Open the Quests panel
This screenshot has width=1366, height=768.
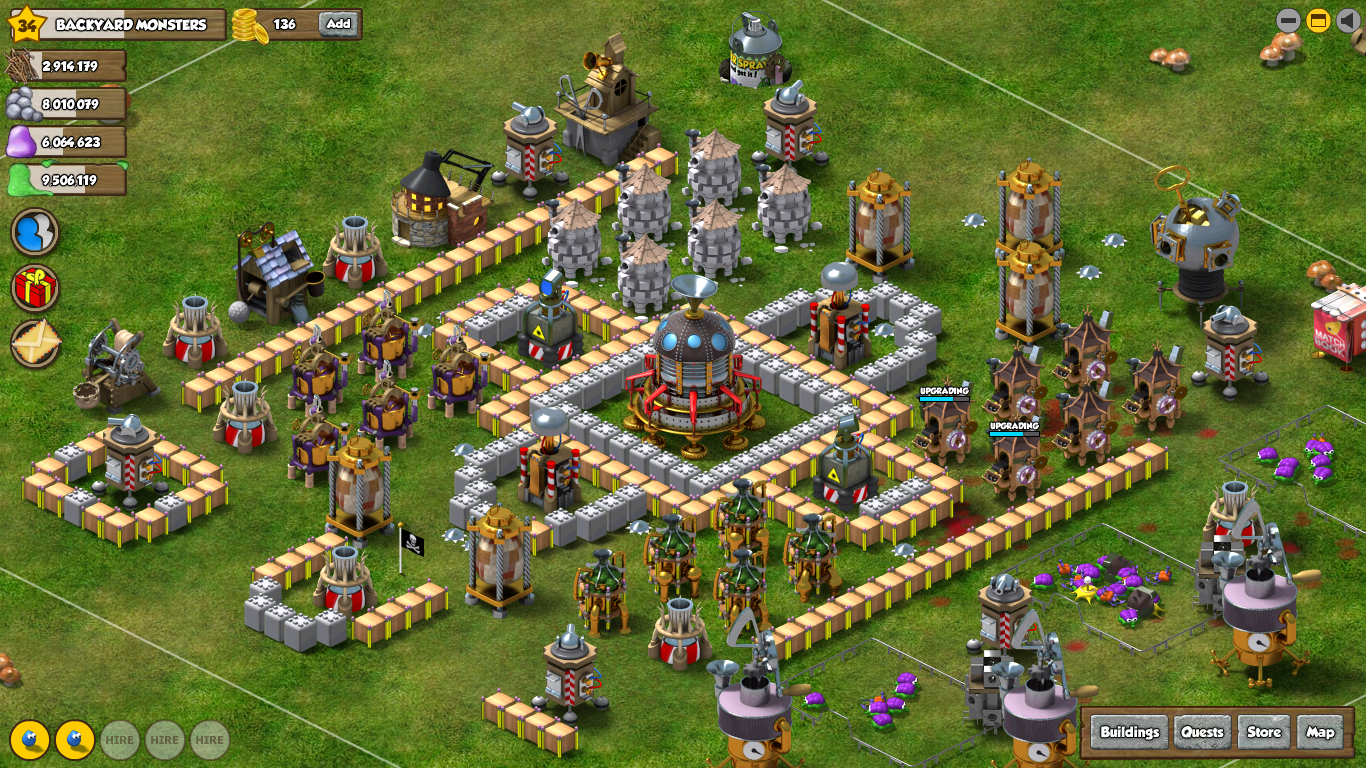tap(1202, 732)
